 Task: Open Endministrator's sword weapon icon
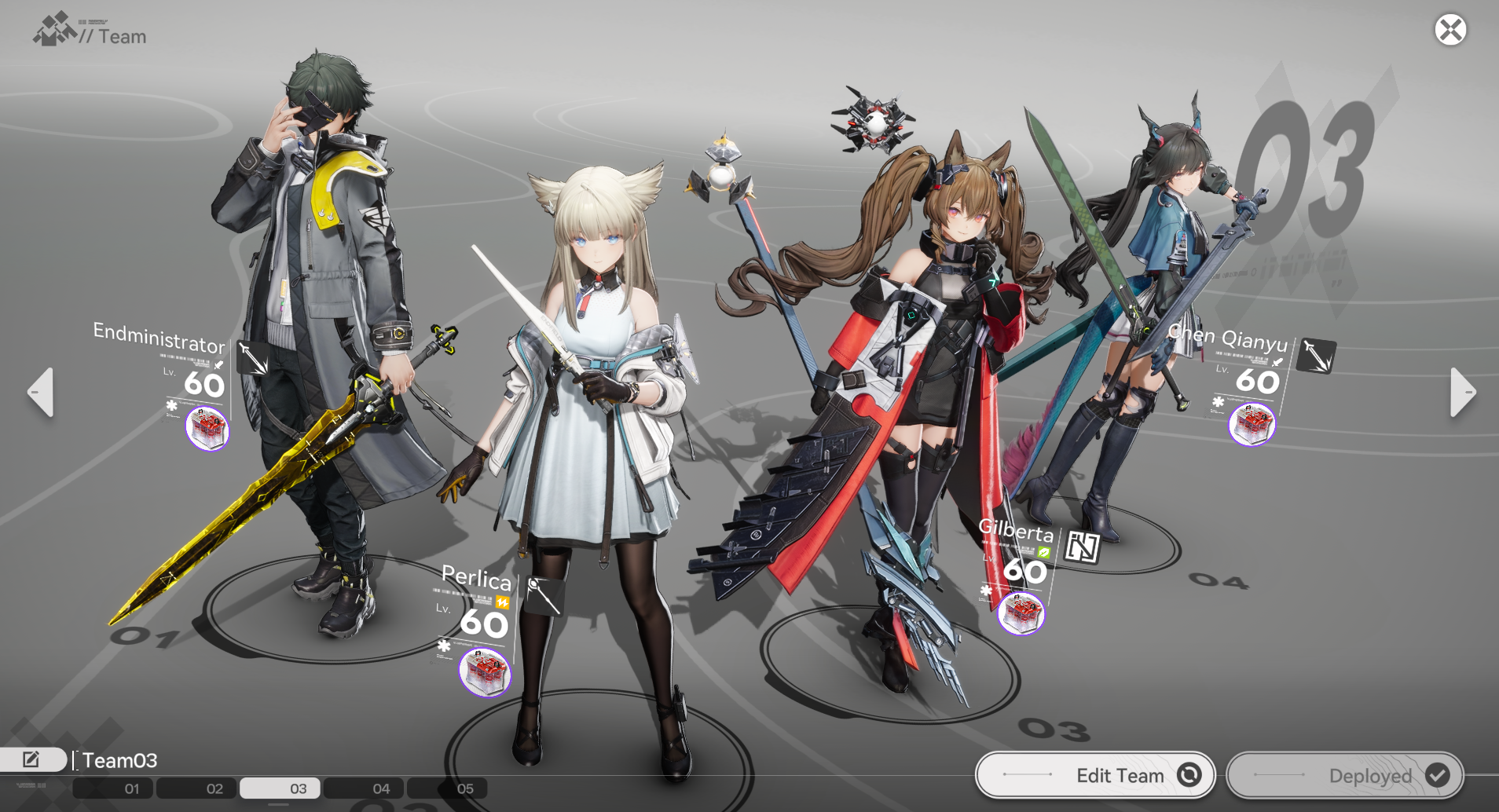click(x=253, y=357)
